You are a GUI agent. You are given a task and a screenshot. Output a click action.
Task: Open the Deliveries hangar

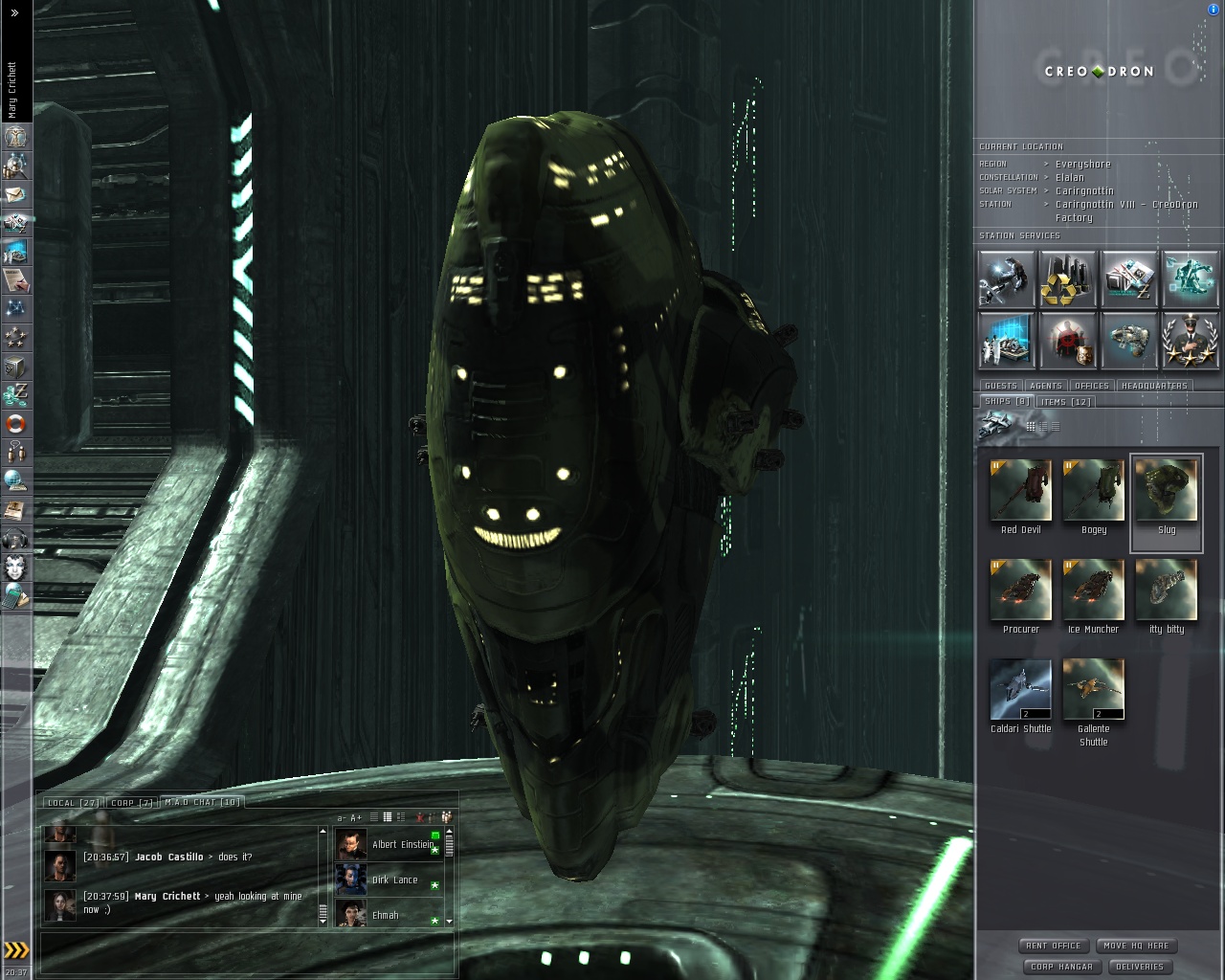(1140, 967)
